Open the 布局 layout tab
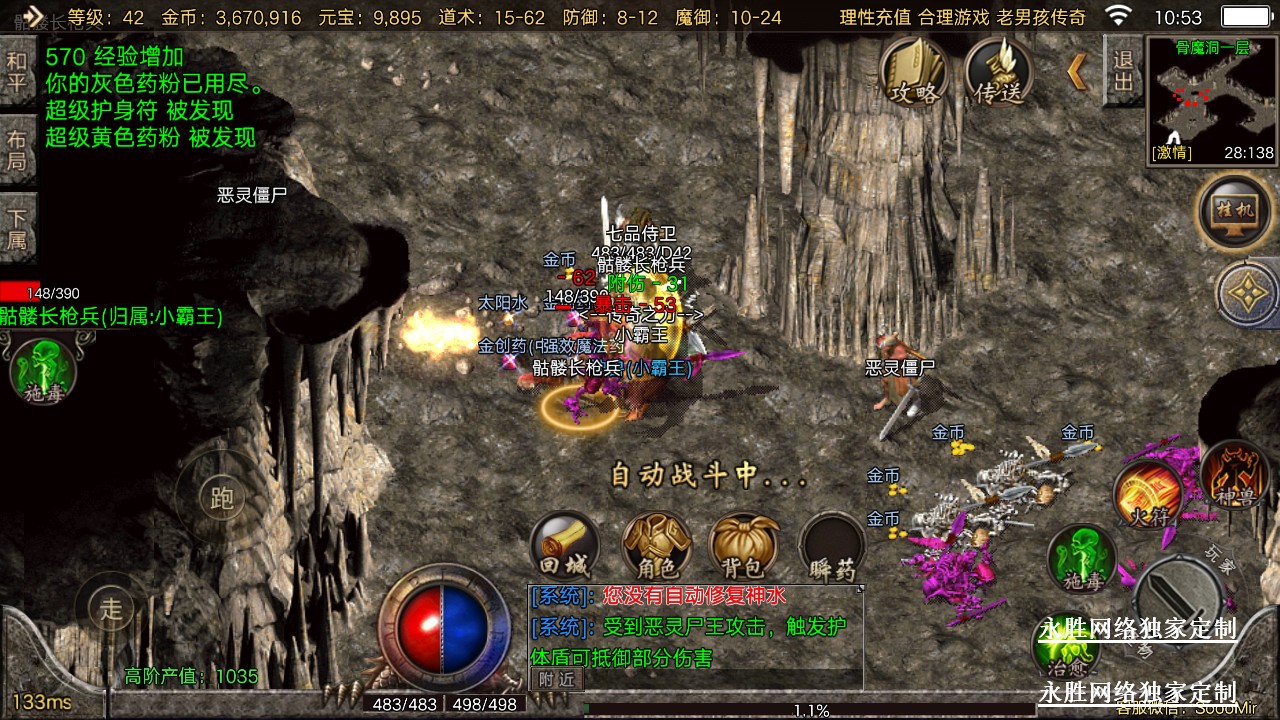 tap(17, 150)
